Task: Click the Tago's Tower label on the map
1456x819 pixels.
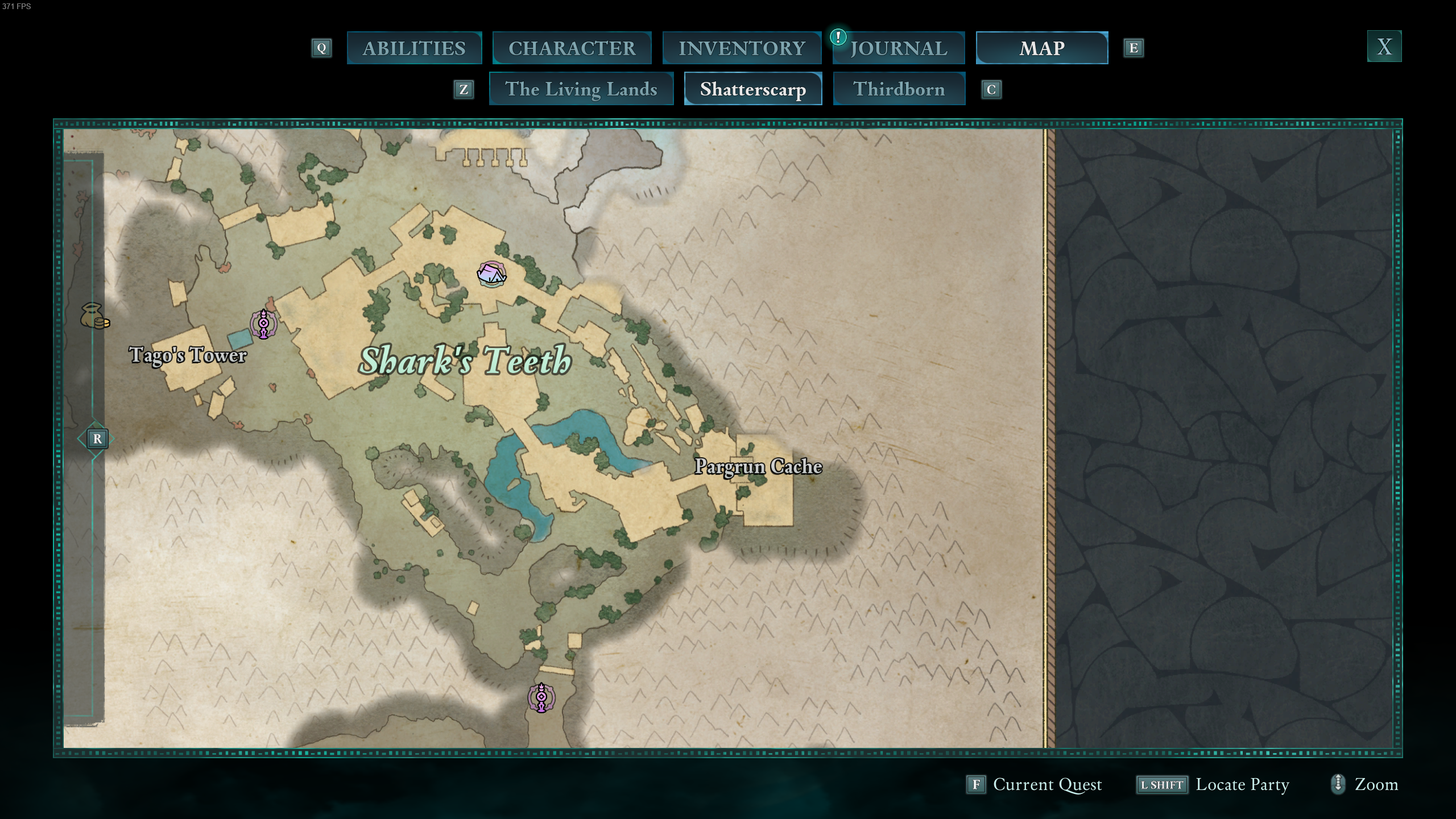Action: 188,355
